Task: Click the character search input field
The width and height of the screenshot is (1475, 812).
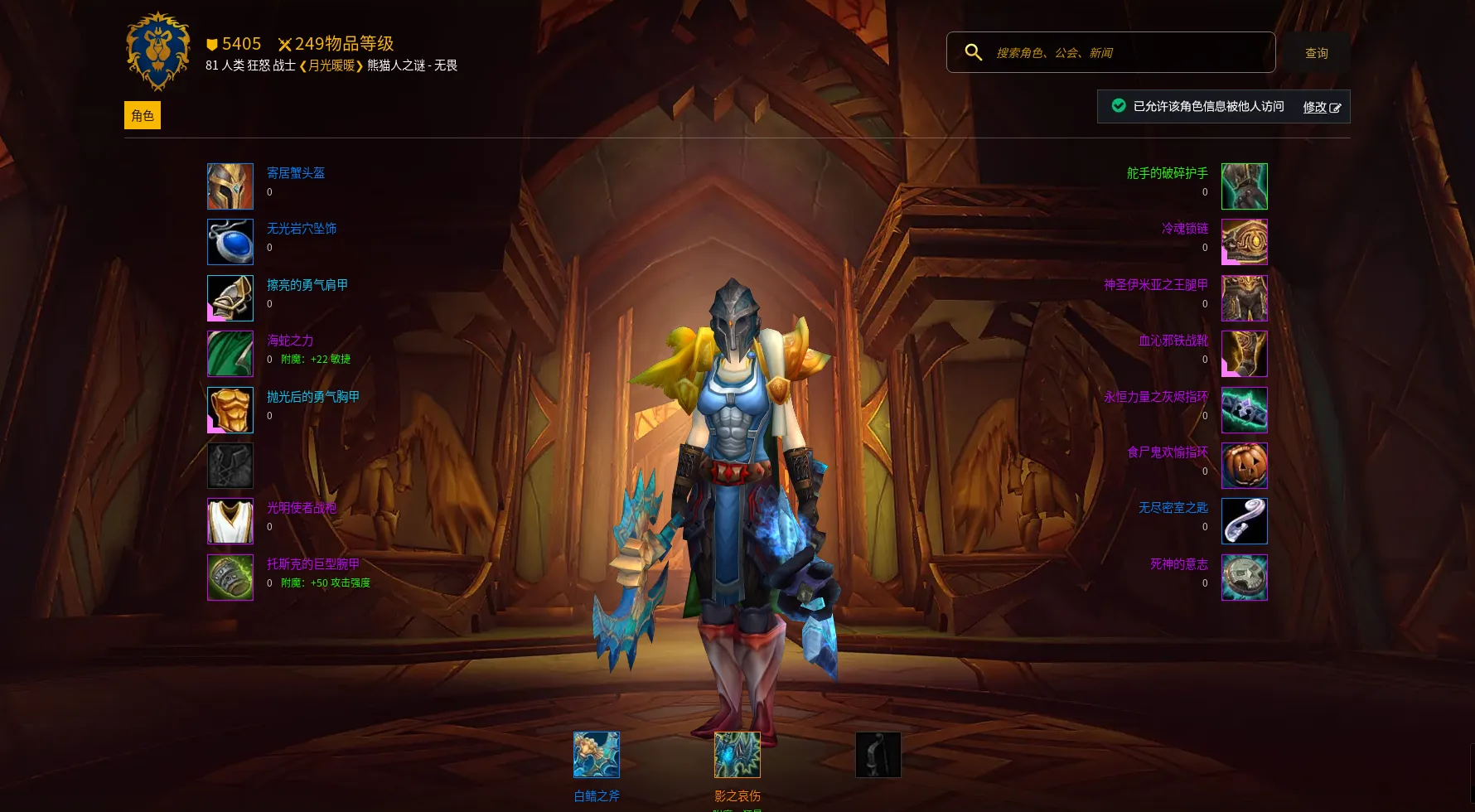Action: tap(1127, 52)
